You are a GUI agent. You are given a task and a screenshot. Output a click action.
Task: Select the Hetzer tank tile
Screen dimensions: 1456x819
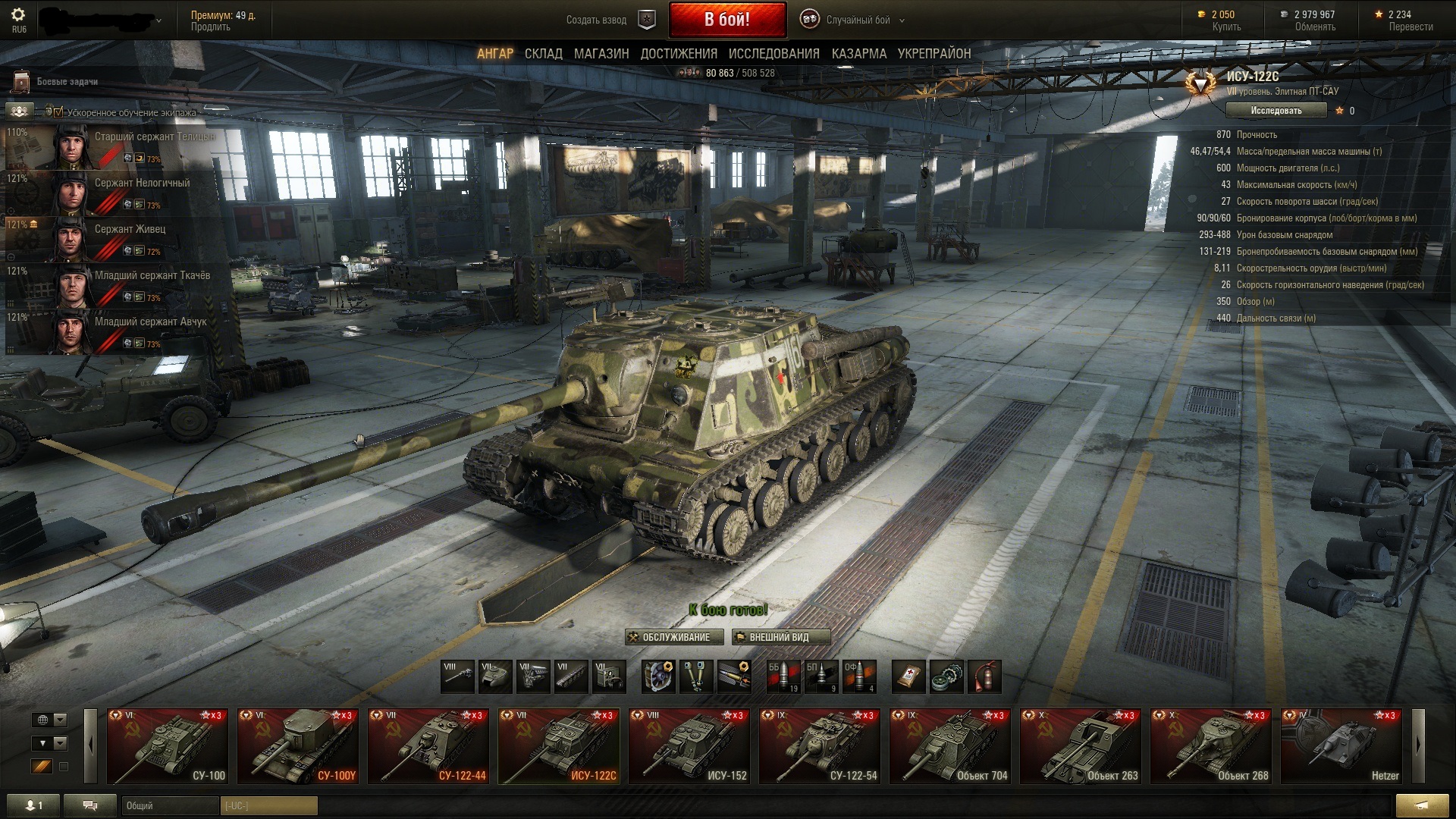pos(1341,745)
